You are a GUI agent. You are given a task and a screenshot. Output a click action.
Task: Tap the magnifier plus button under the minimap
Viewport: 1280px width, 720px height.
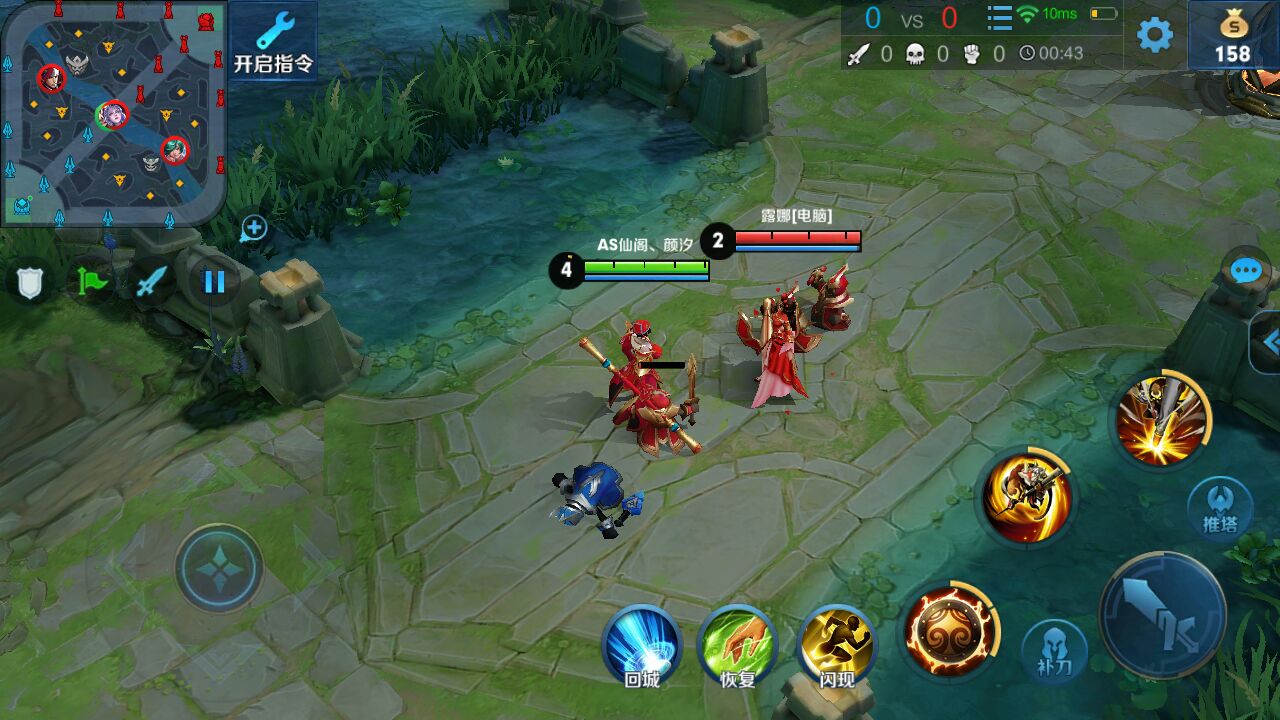(x=254, y=228)
